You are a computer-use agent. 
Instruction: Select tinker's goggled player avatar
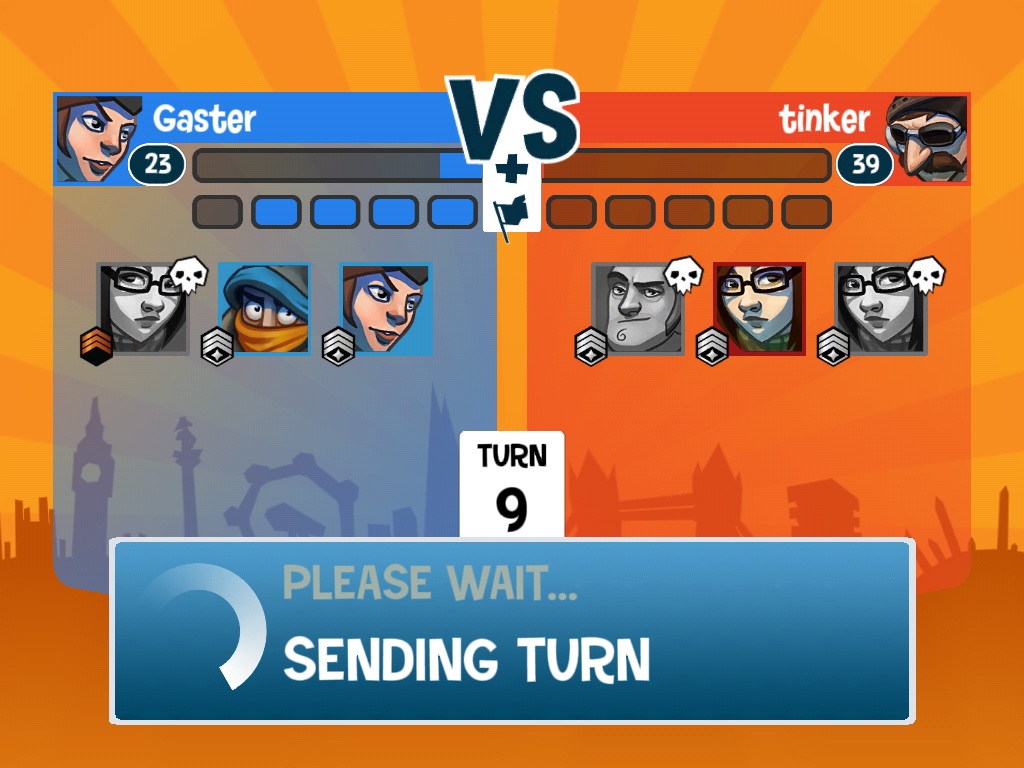coord(928,139)
